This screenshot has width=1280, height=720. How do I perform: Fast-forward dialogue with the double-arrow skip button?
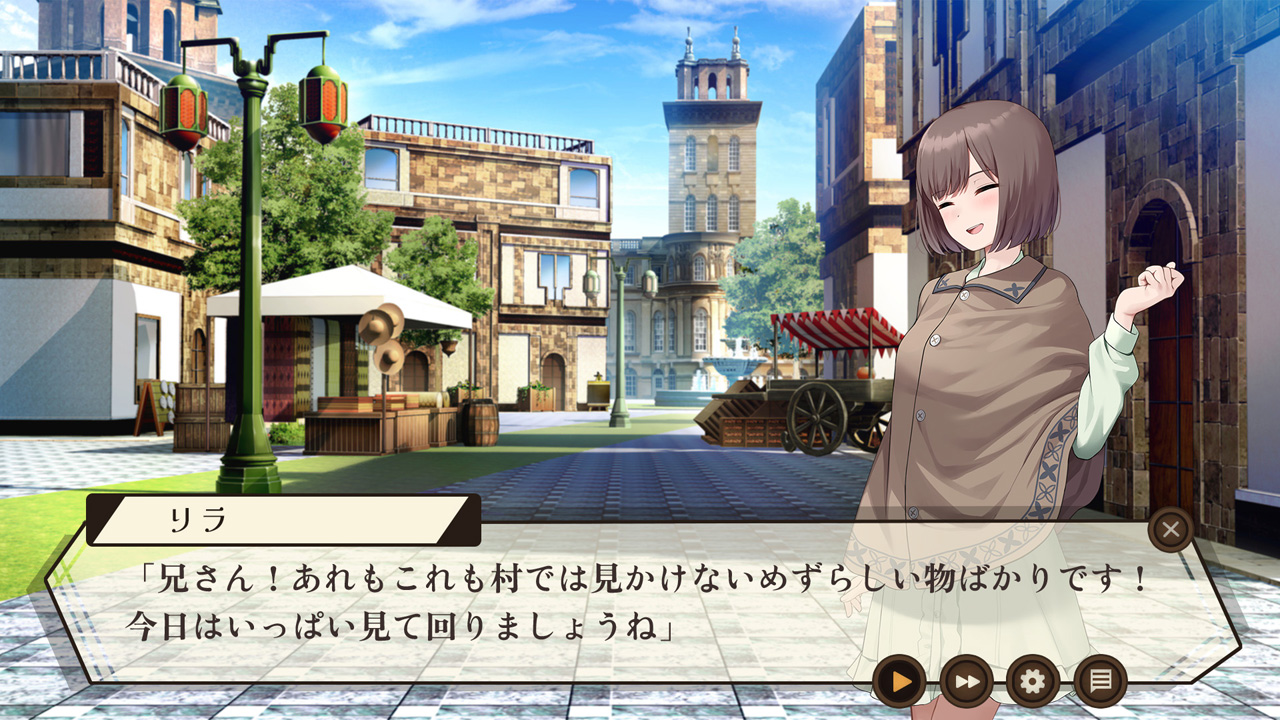tap(966, 682)
